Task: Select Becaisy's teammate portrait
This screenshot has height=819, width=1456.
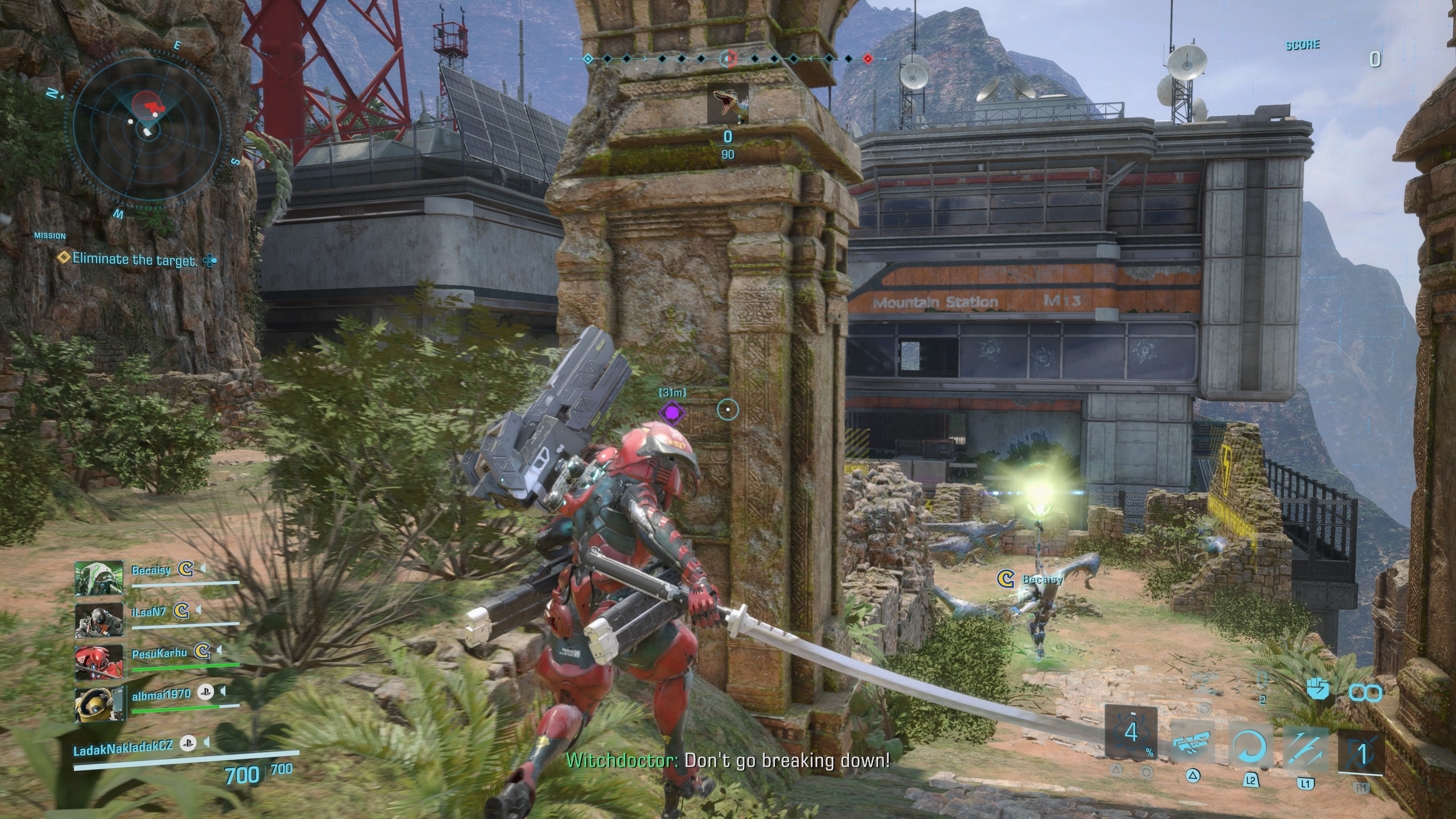Action: pyautogui.click(x=99, y=577)
